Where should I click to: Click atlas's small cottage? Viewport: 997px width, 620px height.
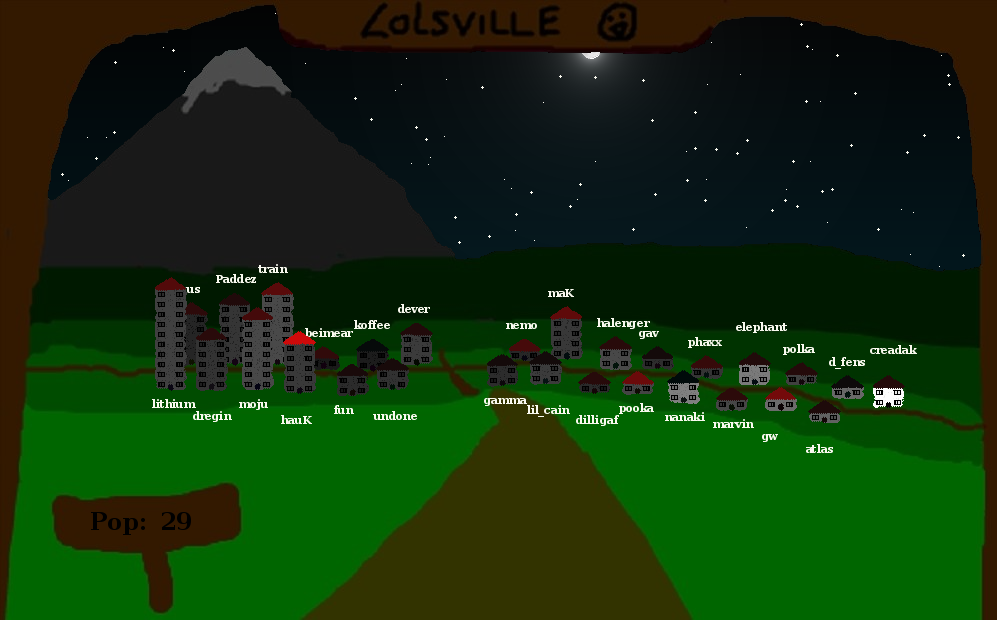824,412
